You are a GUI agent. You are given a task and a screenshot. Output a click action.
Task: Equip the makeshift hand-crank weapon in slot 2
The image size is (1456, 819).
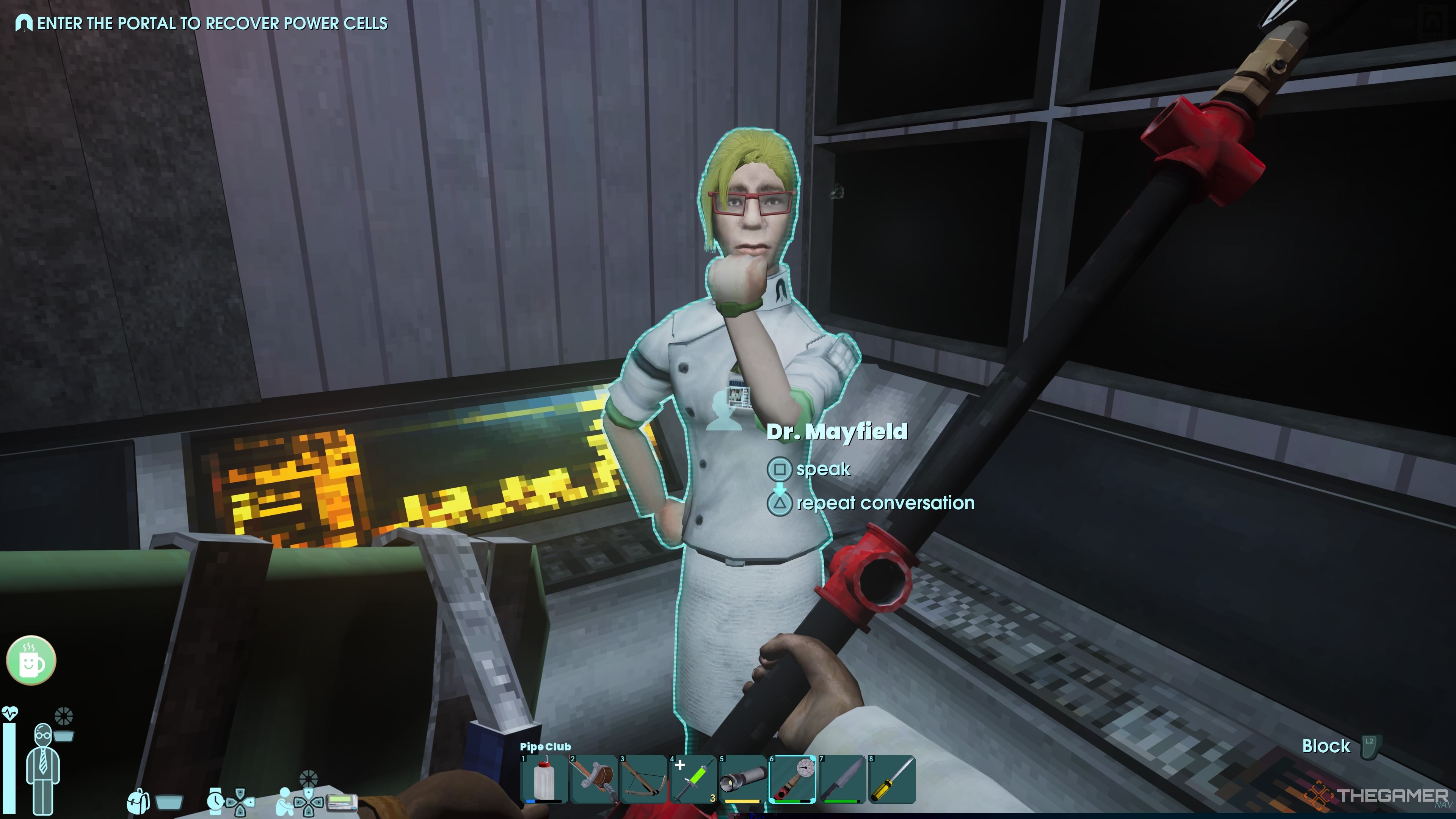tap(593, 780)
